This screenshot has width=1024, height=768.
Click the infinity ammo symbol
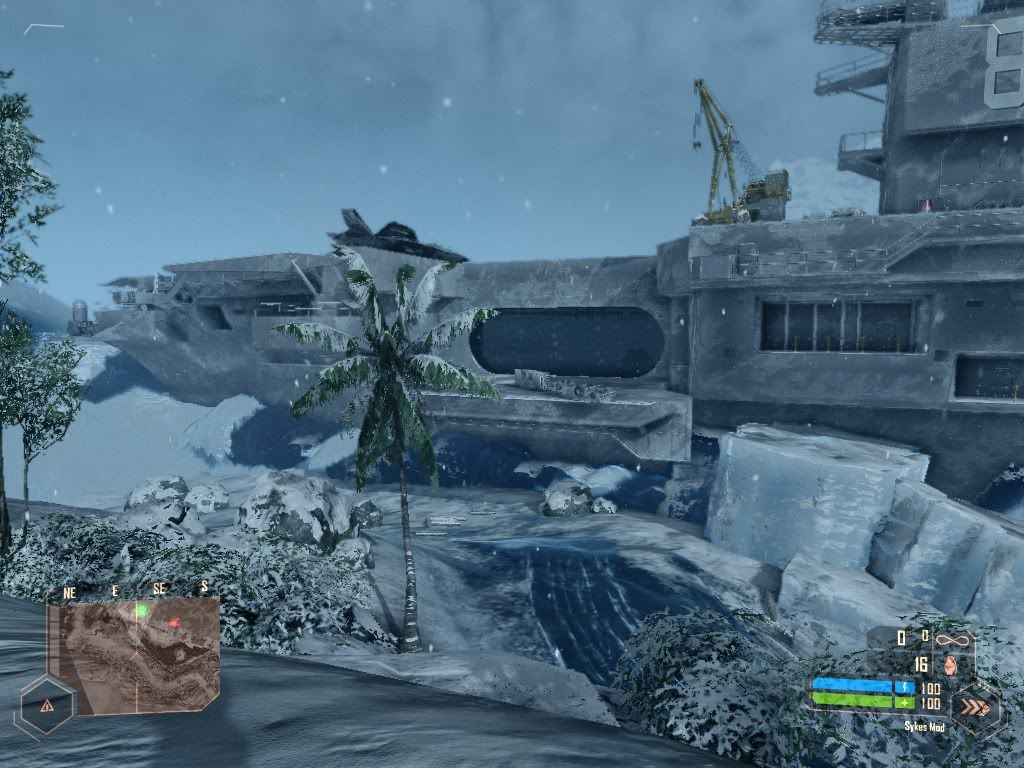tap(954, 636)
